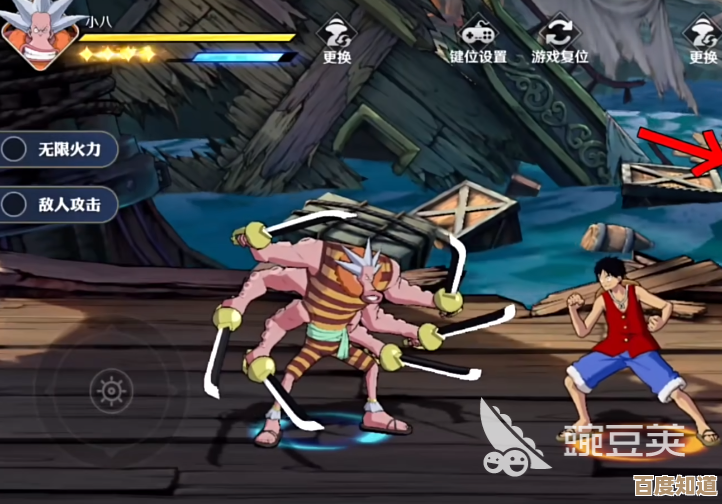Click the cut-off 更换 button beside 游戏复位
This screenshot has width=722, height=504.
coord(703,40)
